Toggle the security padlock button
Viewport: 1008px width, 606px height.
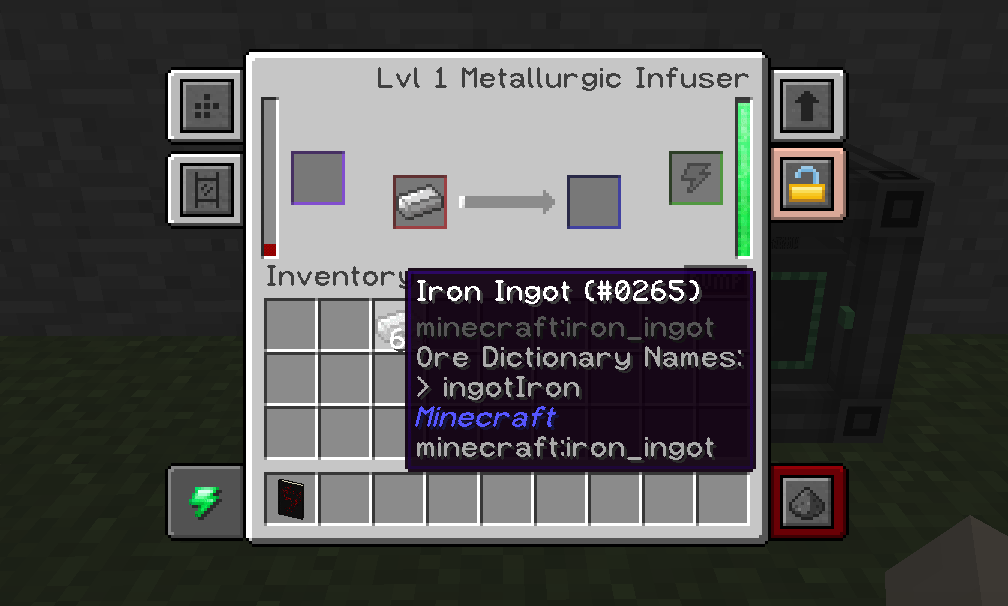pos(807,183)
